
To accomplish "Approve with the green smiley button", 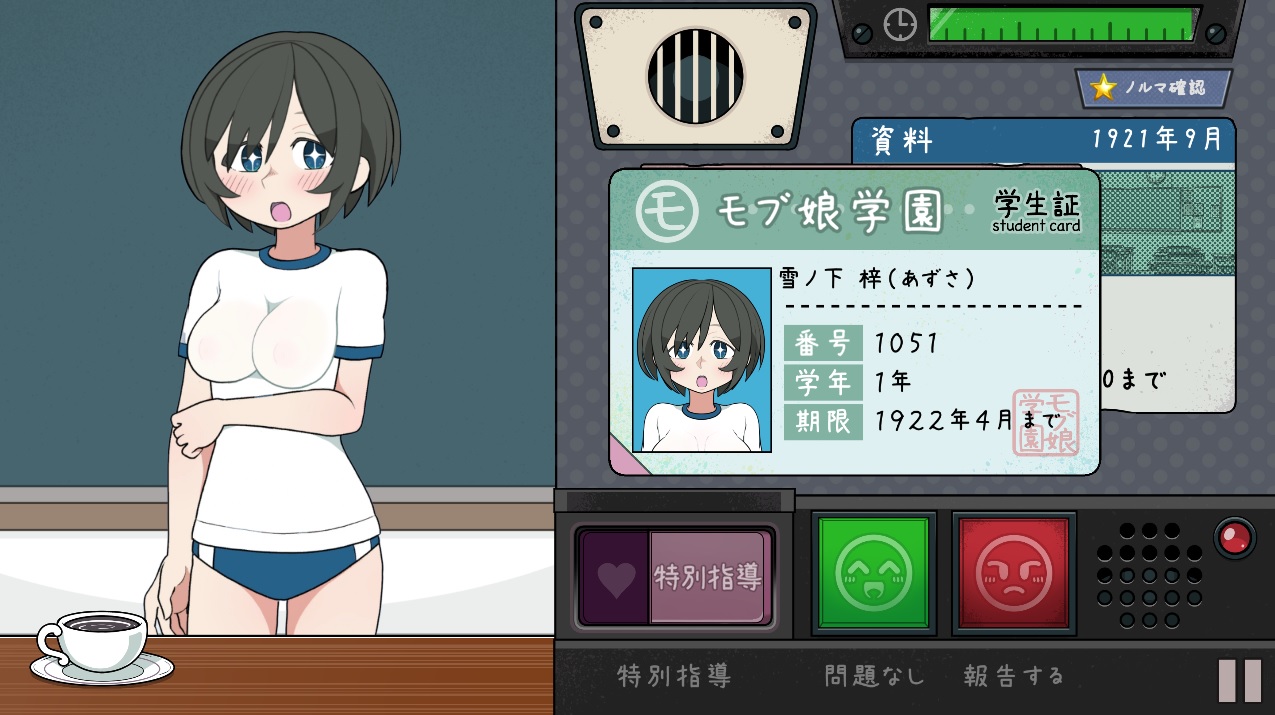I will pyautogui.click(x=873, y=573).
